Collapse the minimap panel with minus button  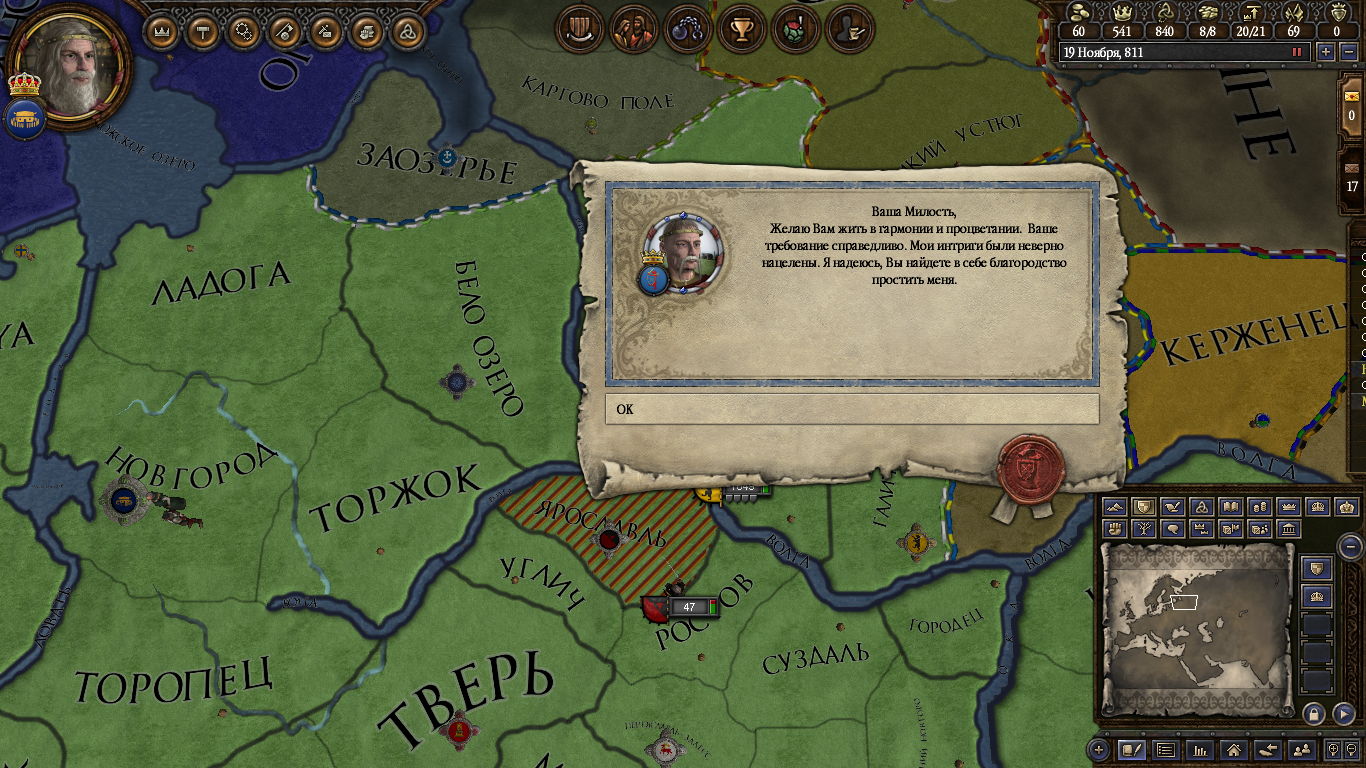point(1350,546)
